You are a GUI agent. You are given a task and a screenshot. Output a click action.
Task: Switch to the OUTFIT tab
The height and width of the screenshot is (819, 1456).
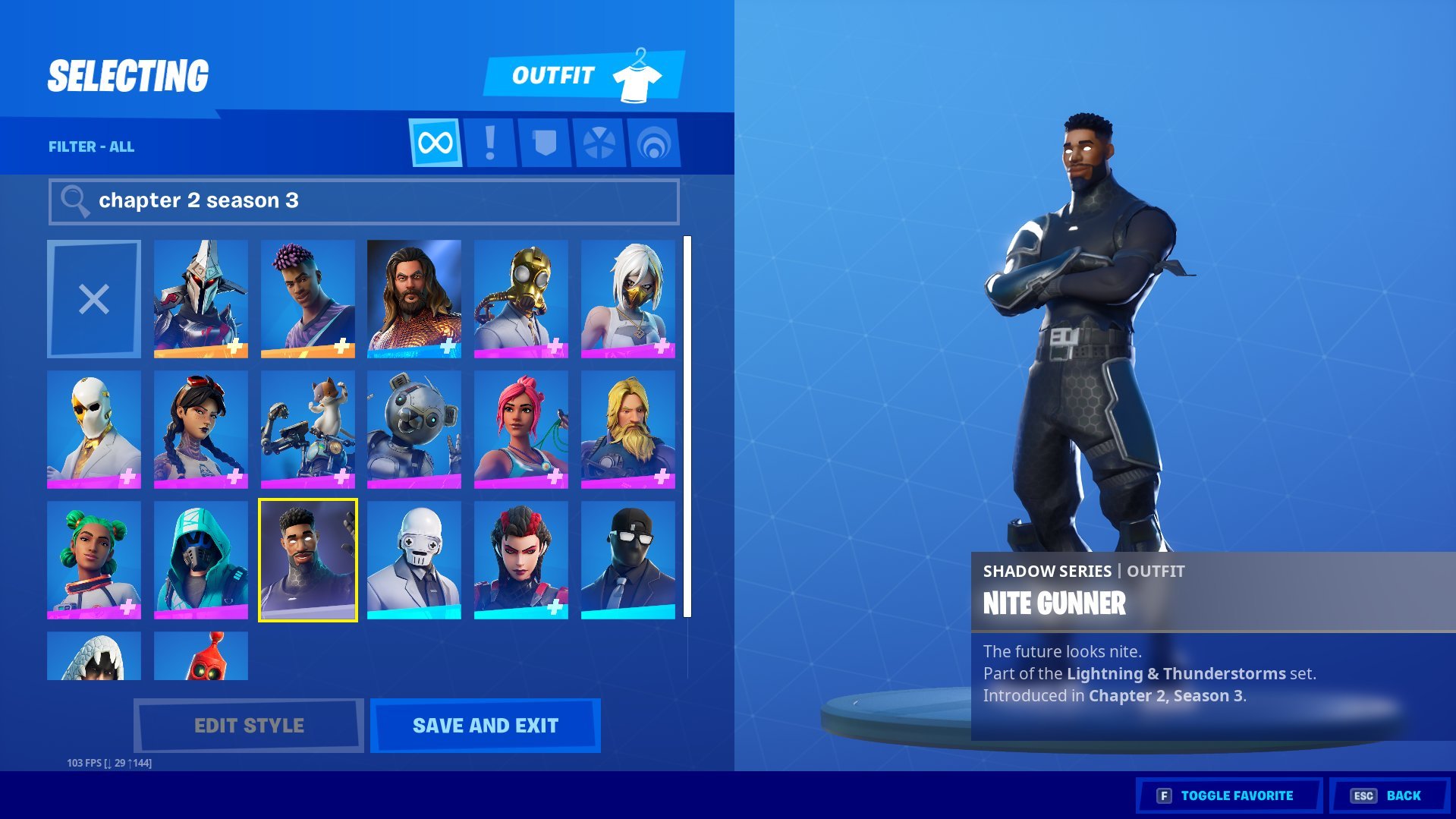pos(554,74)
